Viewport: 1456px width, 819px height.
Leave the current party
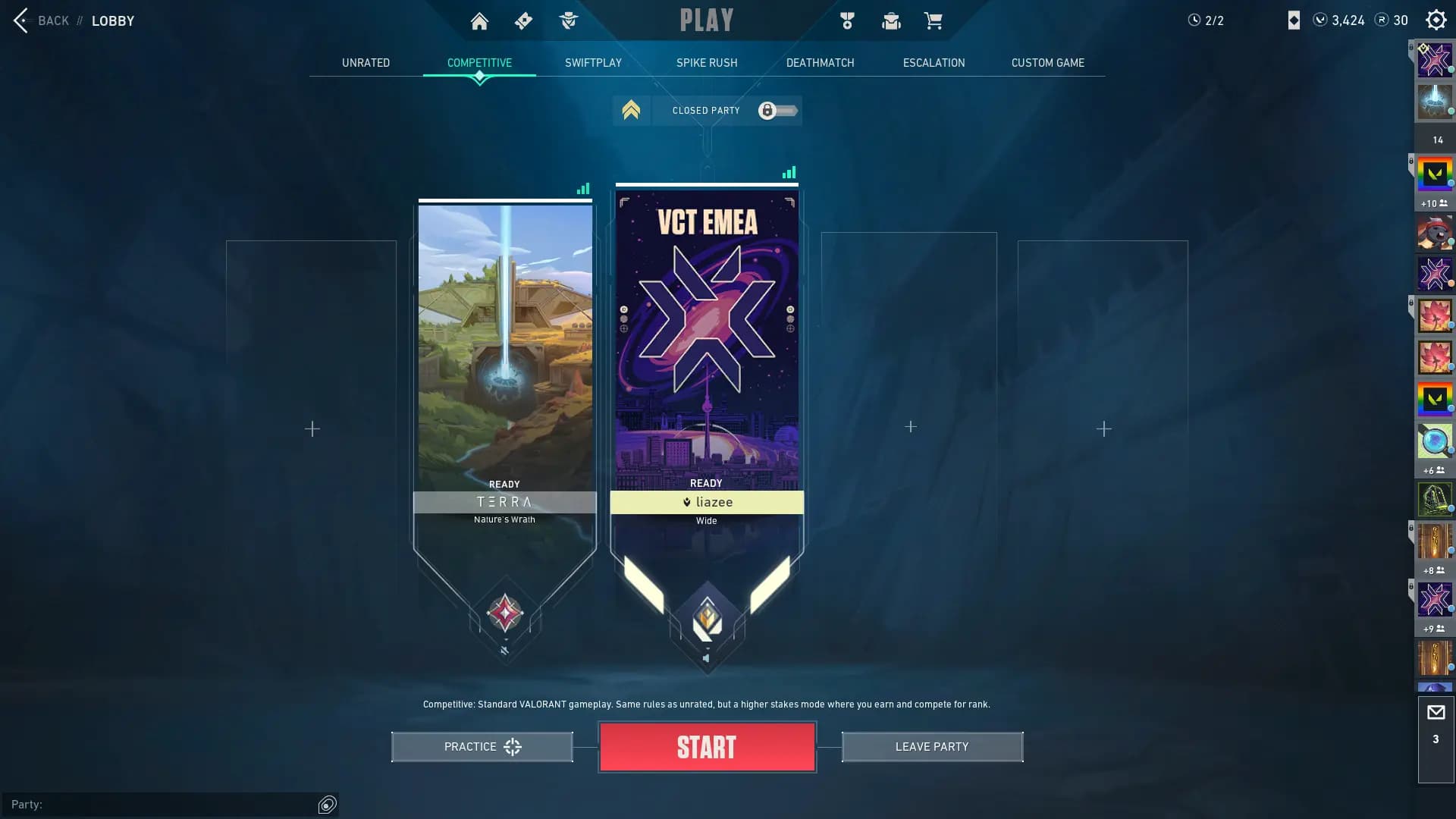click(x=932, y=747)
